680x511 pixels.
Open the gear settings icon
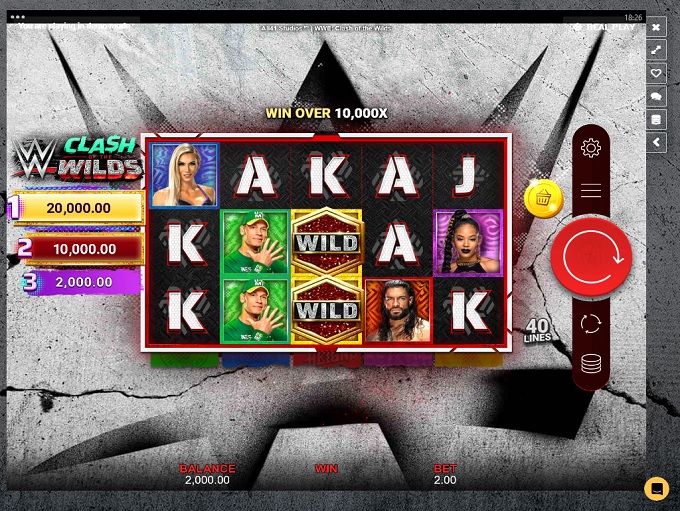tap(591, 149)
